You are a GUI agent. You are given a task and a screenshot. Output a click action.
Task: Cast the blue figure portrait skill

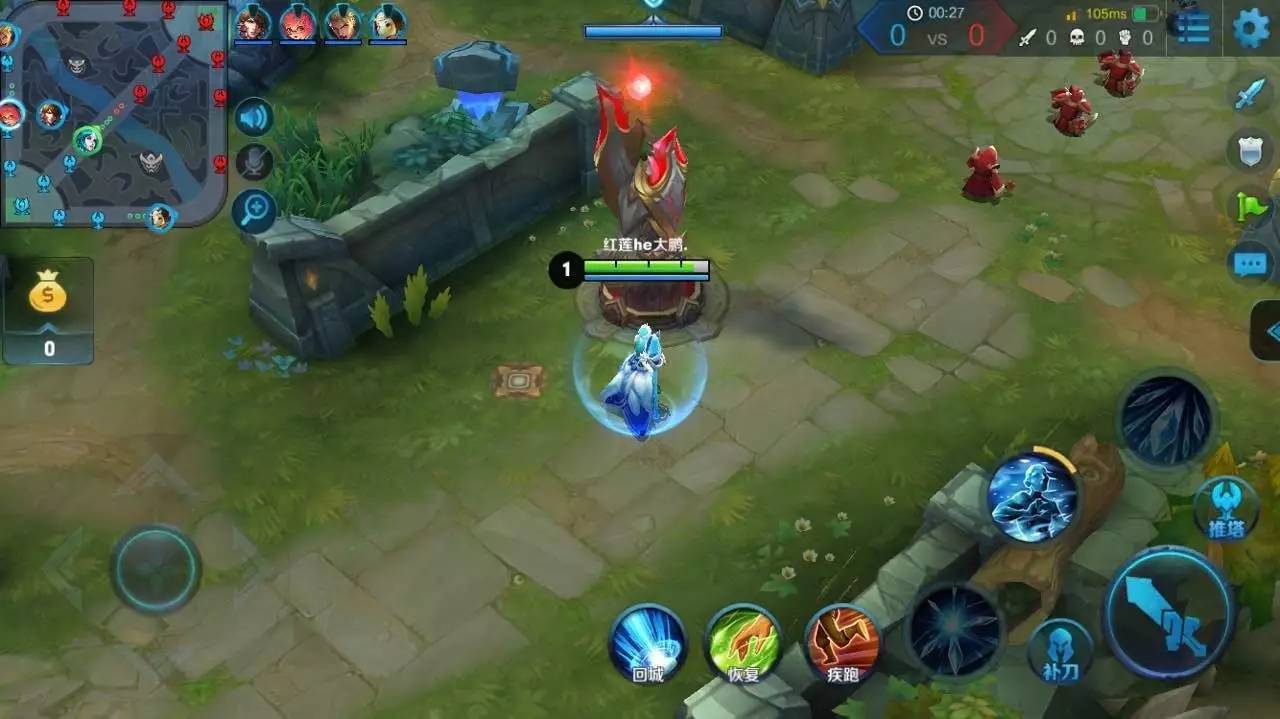(1034, 497)
